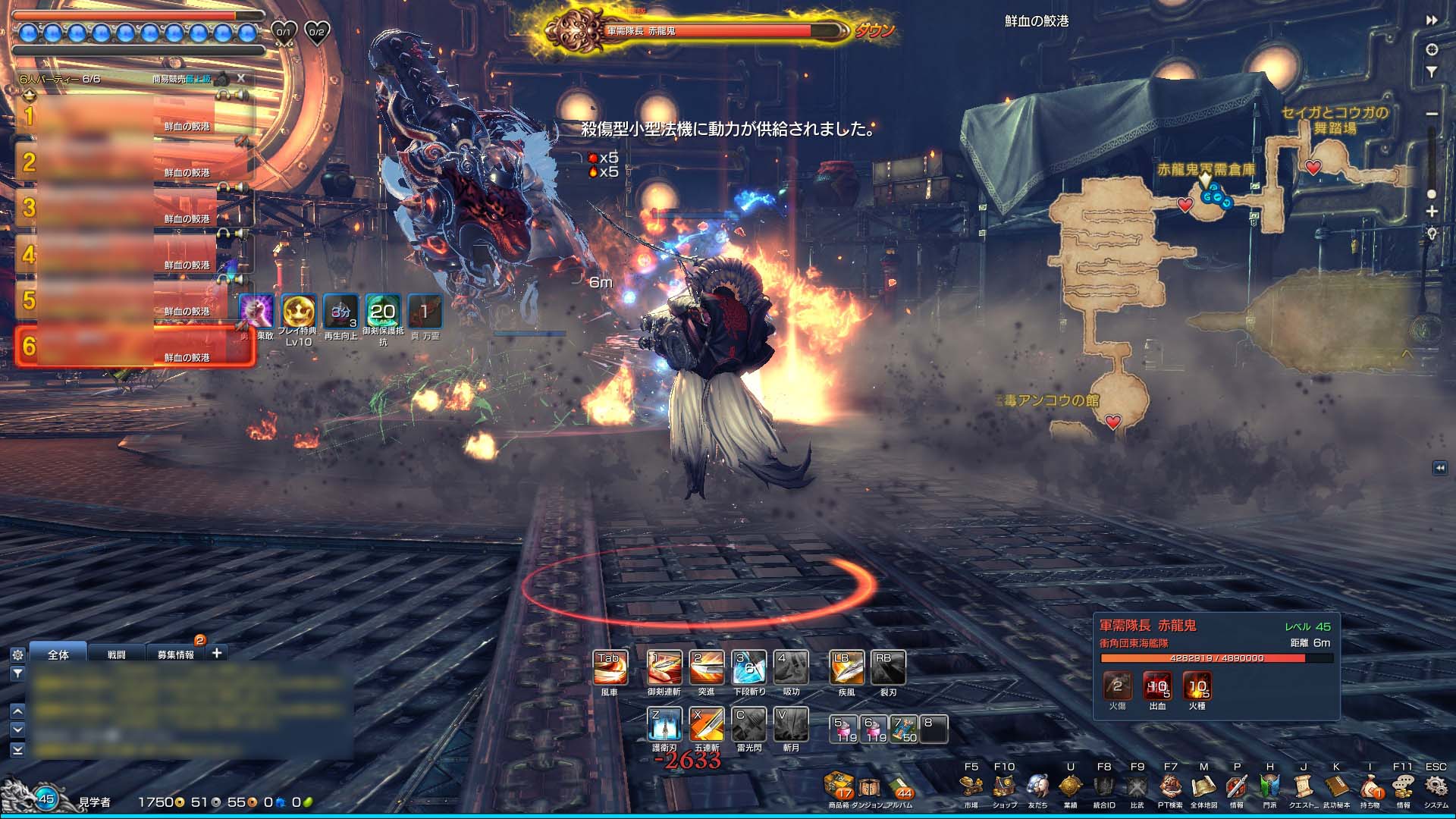
Task: Open the 全体地図 world map
Action: tap(1203, 787)
